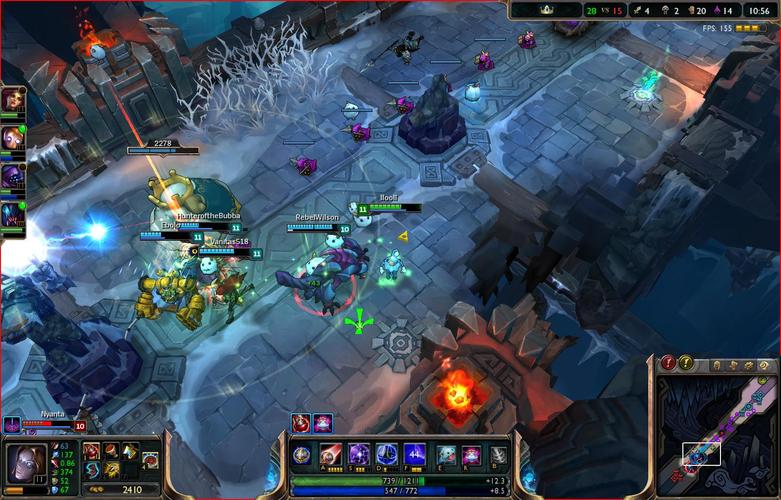Click the gold amount 2410 shop button
Screen dimensions: 781x500
click(x=131, y=490)
